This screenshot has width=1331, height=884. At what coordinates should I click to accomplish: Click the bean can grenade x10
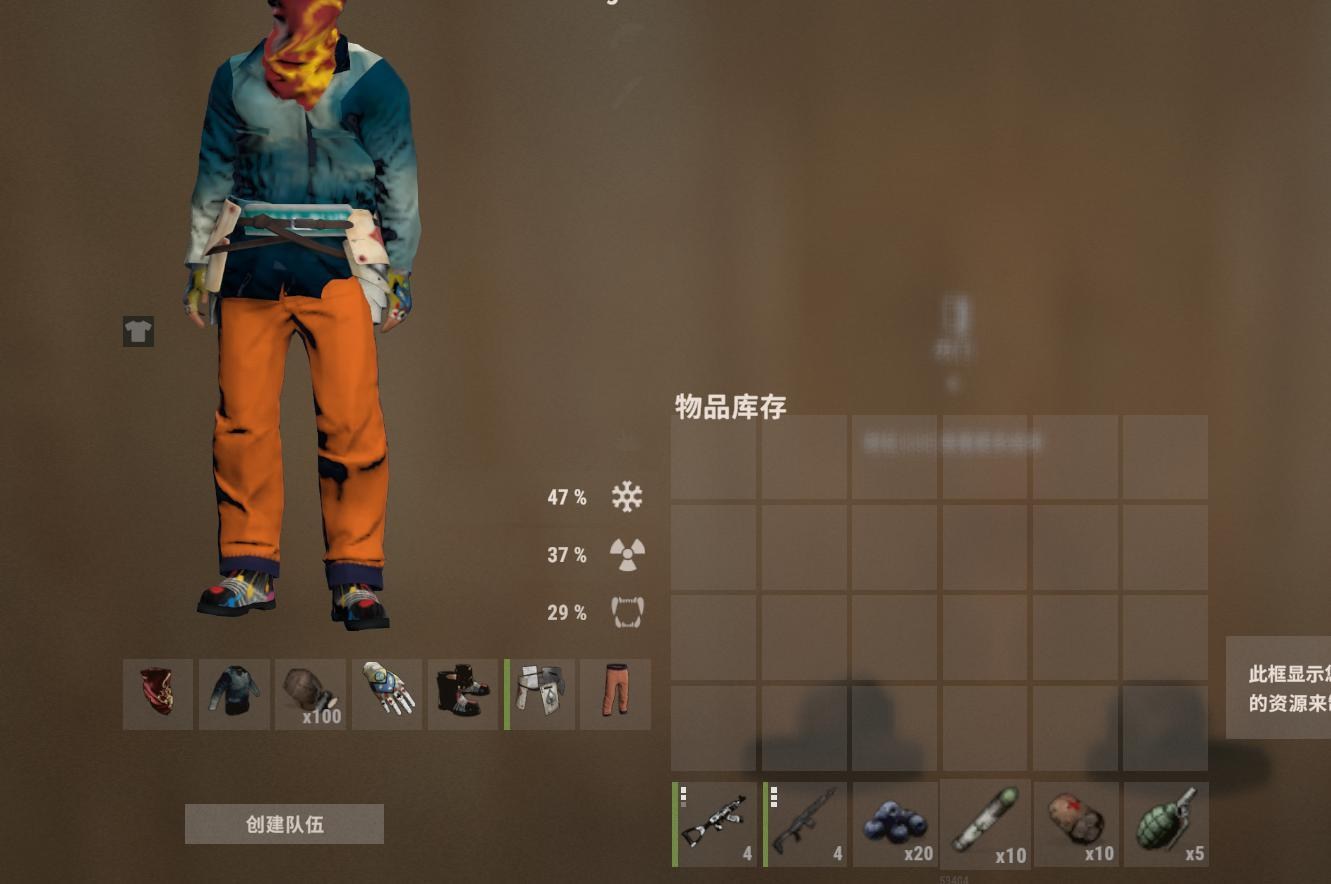(x=1075, y=823)
